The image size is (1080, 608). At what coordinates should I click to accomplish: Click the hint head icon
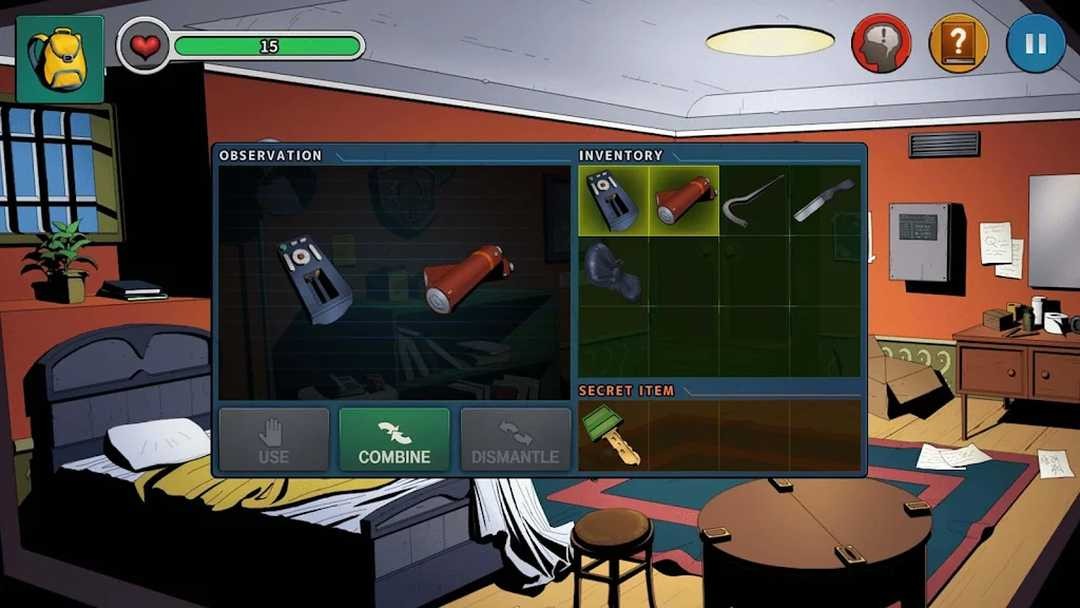pyautogui.click(x=881, y=44)
